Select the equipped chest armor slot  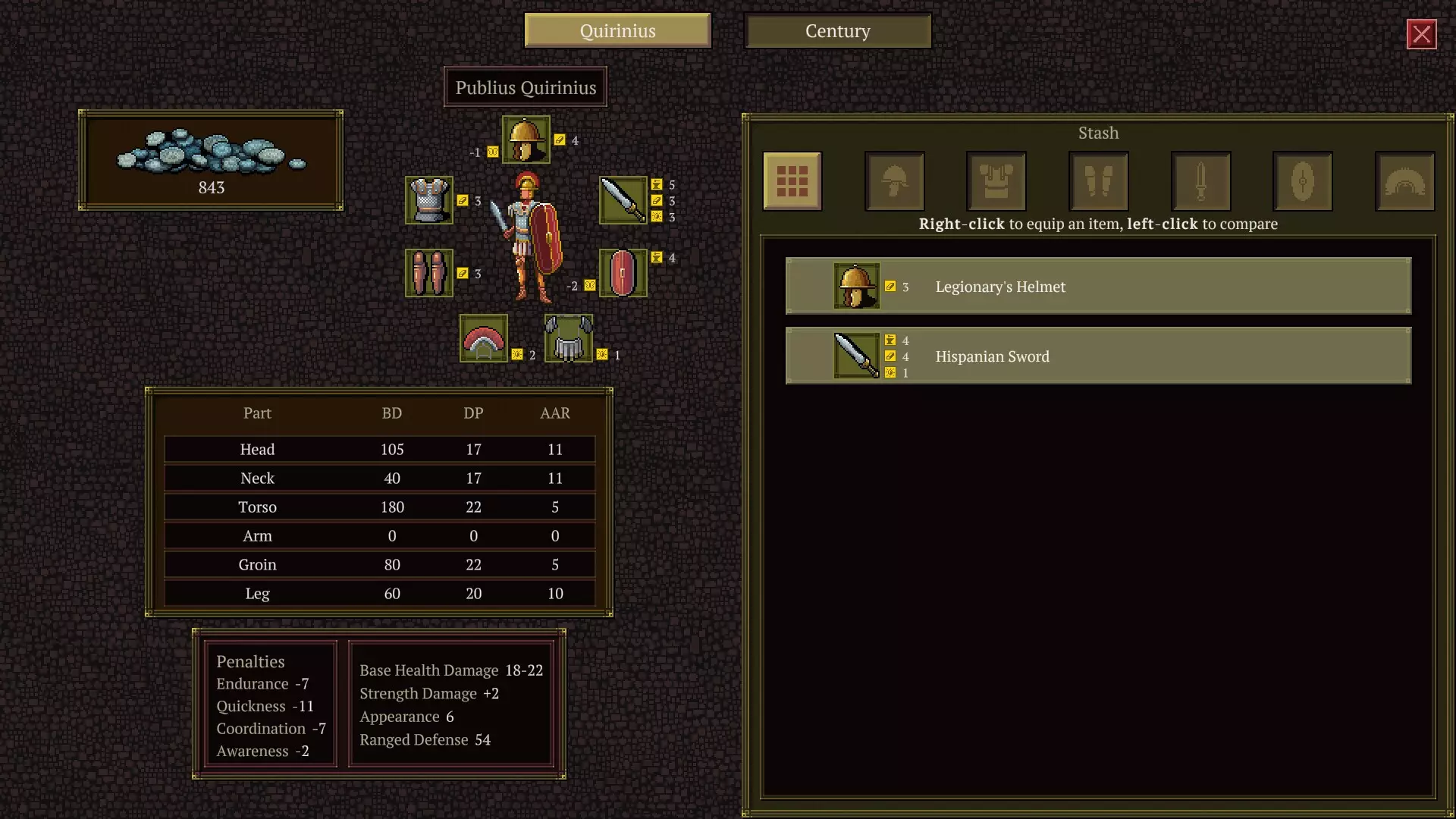pos(429,200)
